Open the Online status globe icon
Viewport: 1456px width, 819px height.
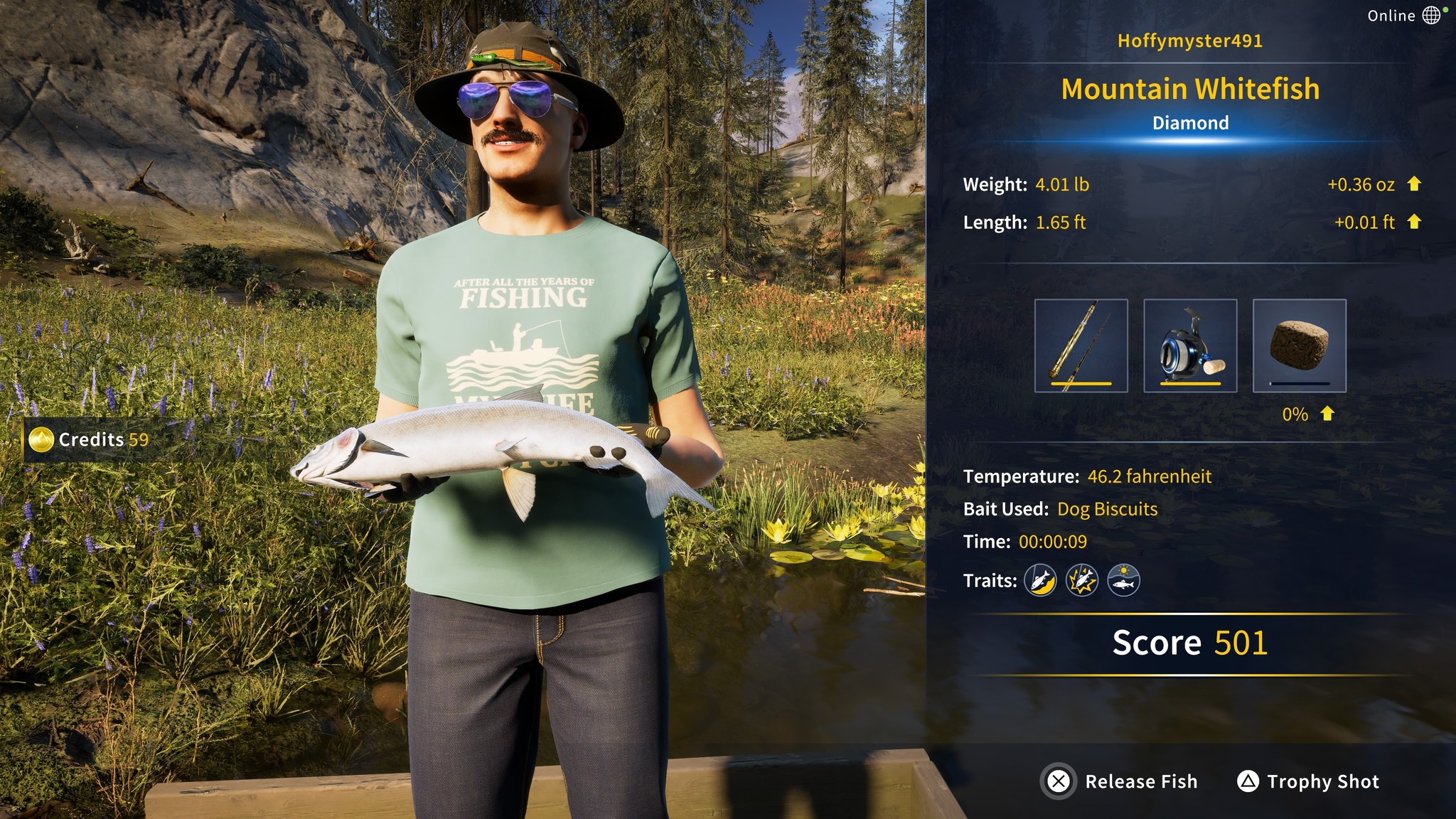[x=1432, y=15]
